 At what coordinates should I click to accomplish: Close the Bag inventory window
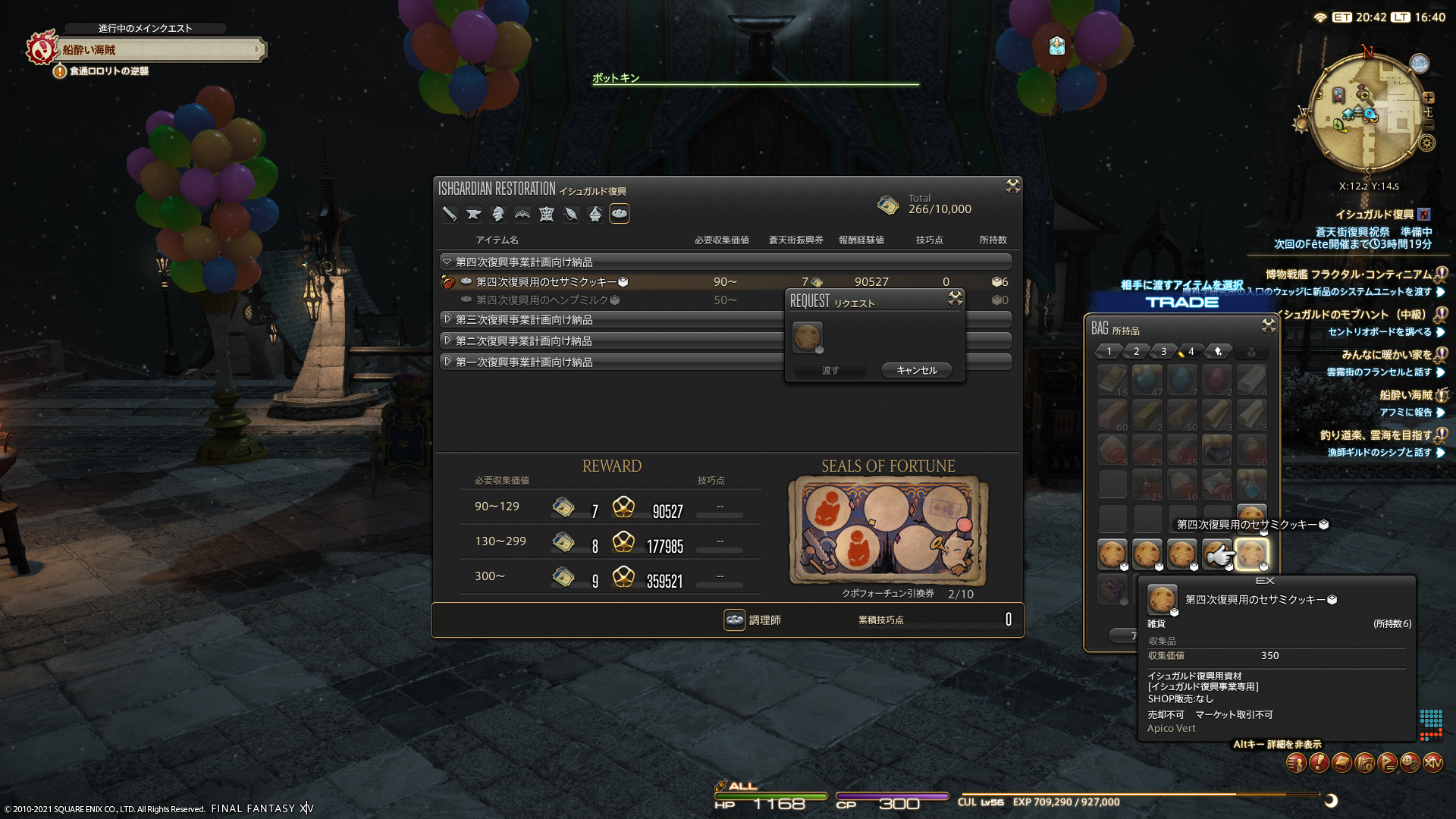tap(1268, 326)
